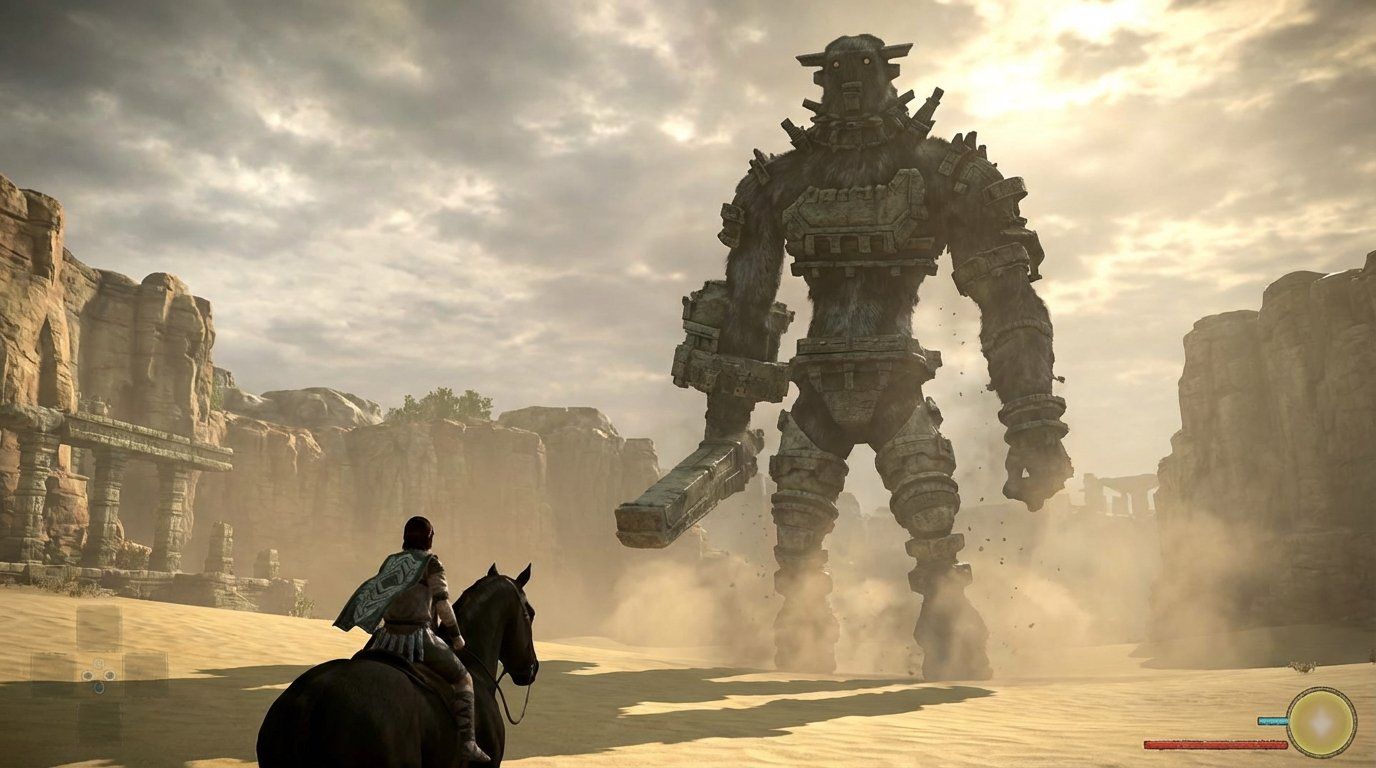Image resolution: width=1376 pixels, height=768 pixels.
Task: Click the down button on the D-pad indicator
Action: 99,688
